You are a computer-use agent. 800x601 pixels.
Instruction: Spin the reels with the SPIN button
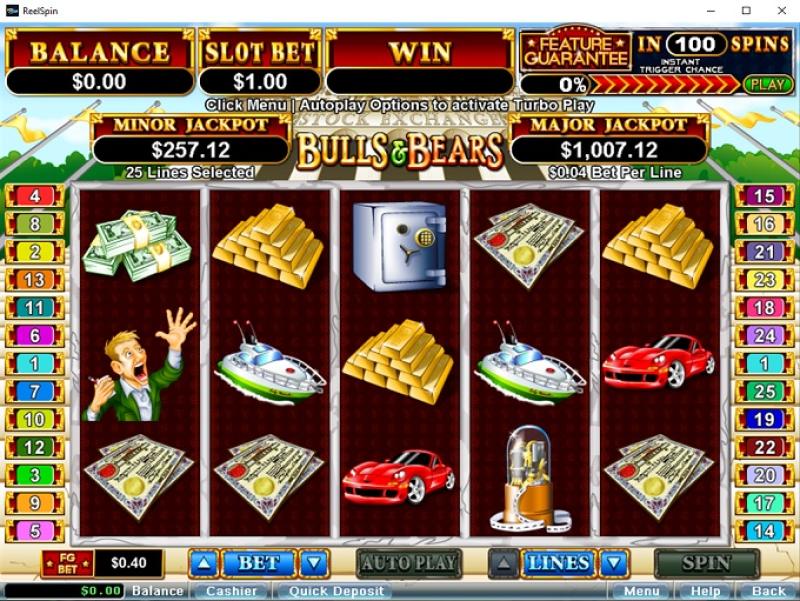[x=706, y=563]
